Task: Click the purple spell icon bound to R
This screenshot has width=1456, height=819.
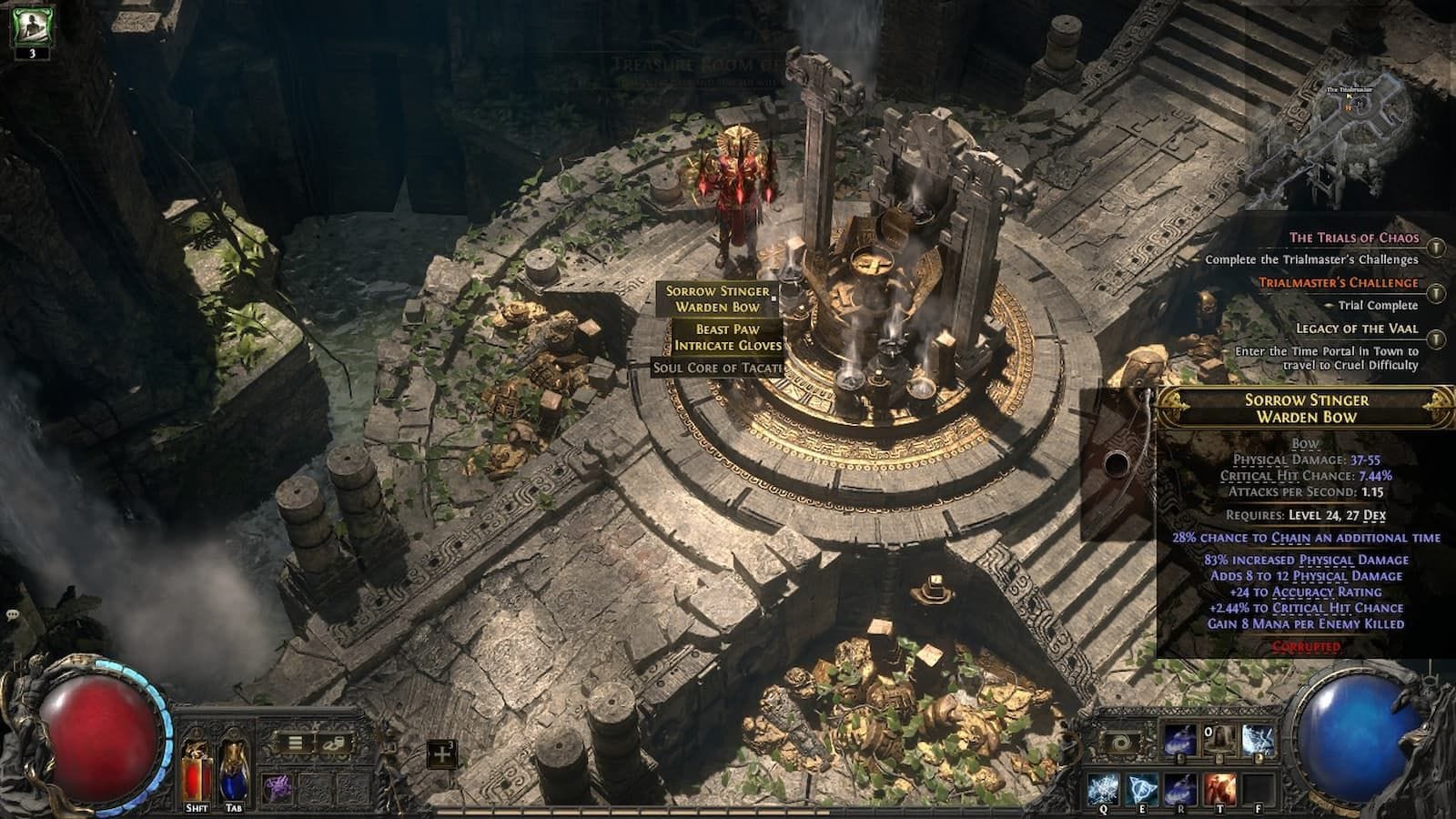Action: click(1179, 787)
